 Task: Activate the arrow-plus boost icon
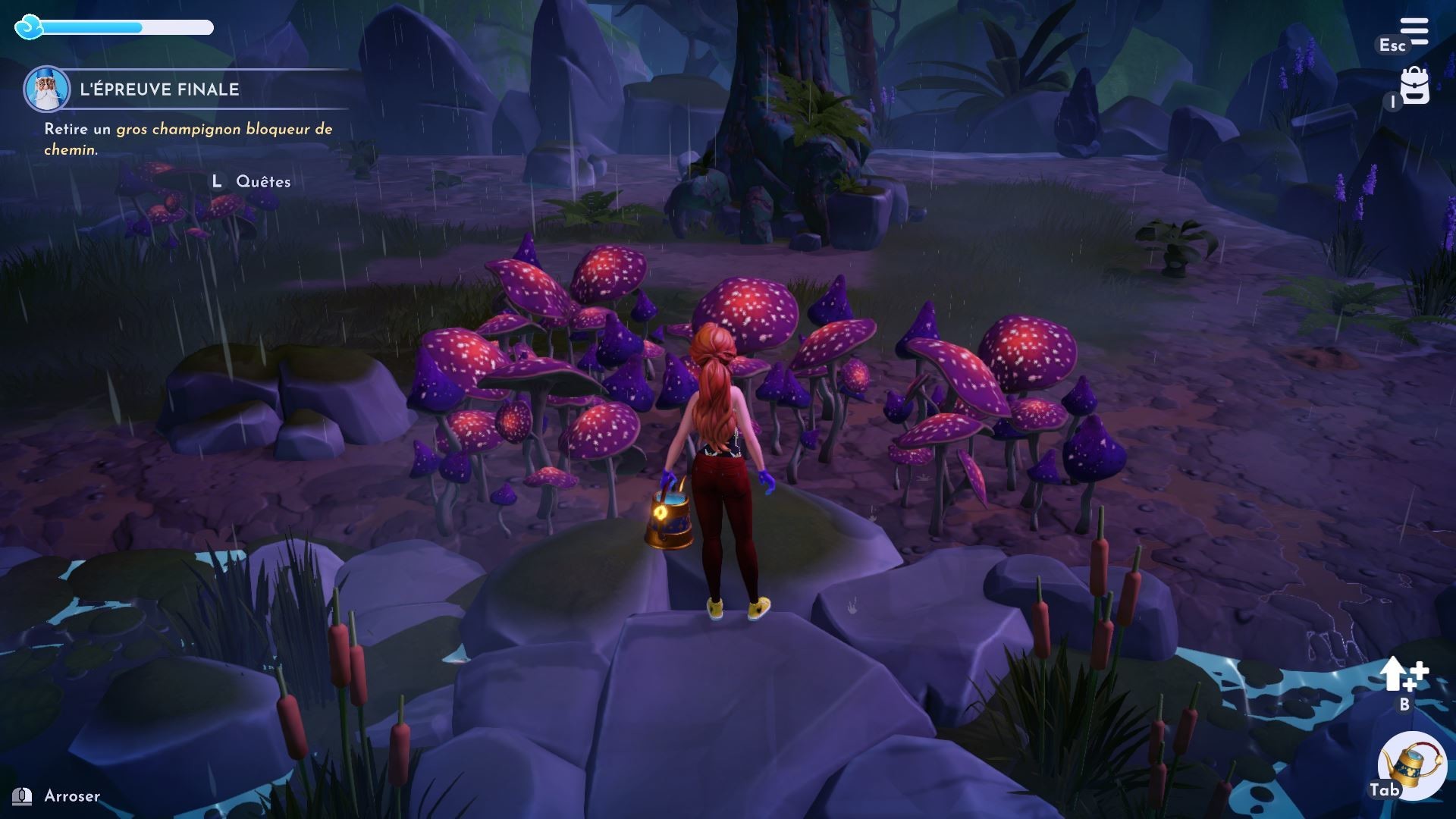click(x=1403, y=674)
